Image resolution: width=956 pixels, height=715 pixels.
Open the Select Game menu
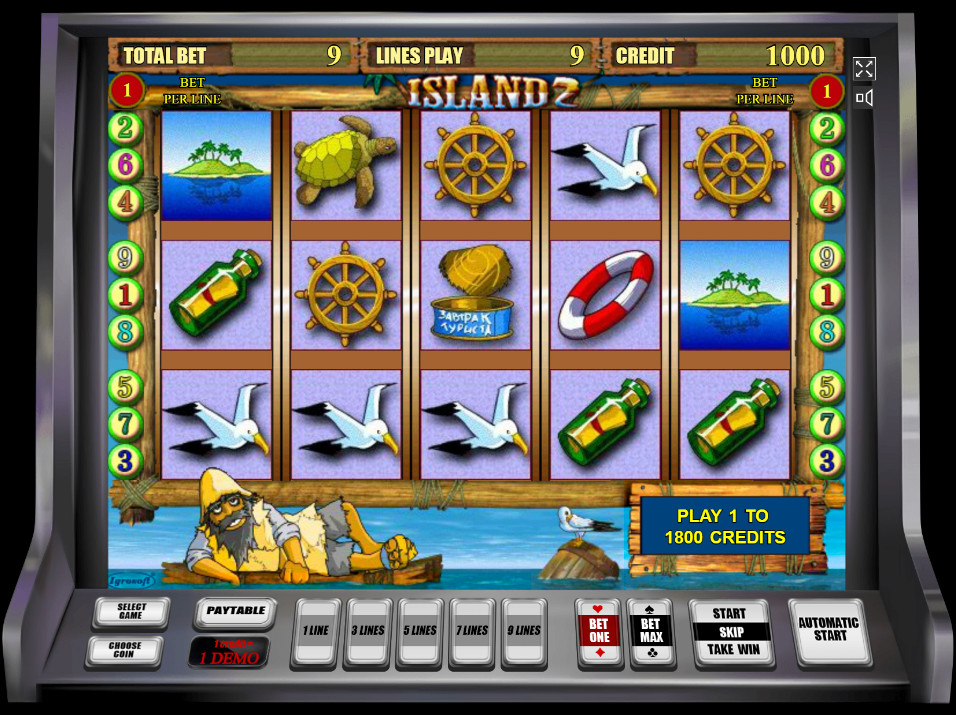(x=131, y=612)
